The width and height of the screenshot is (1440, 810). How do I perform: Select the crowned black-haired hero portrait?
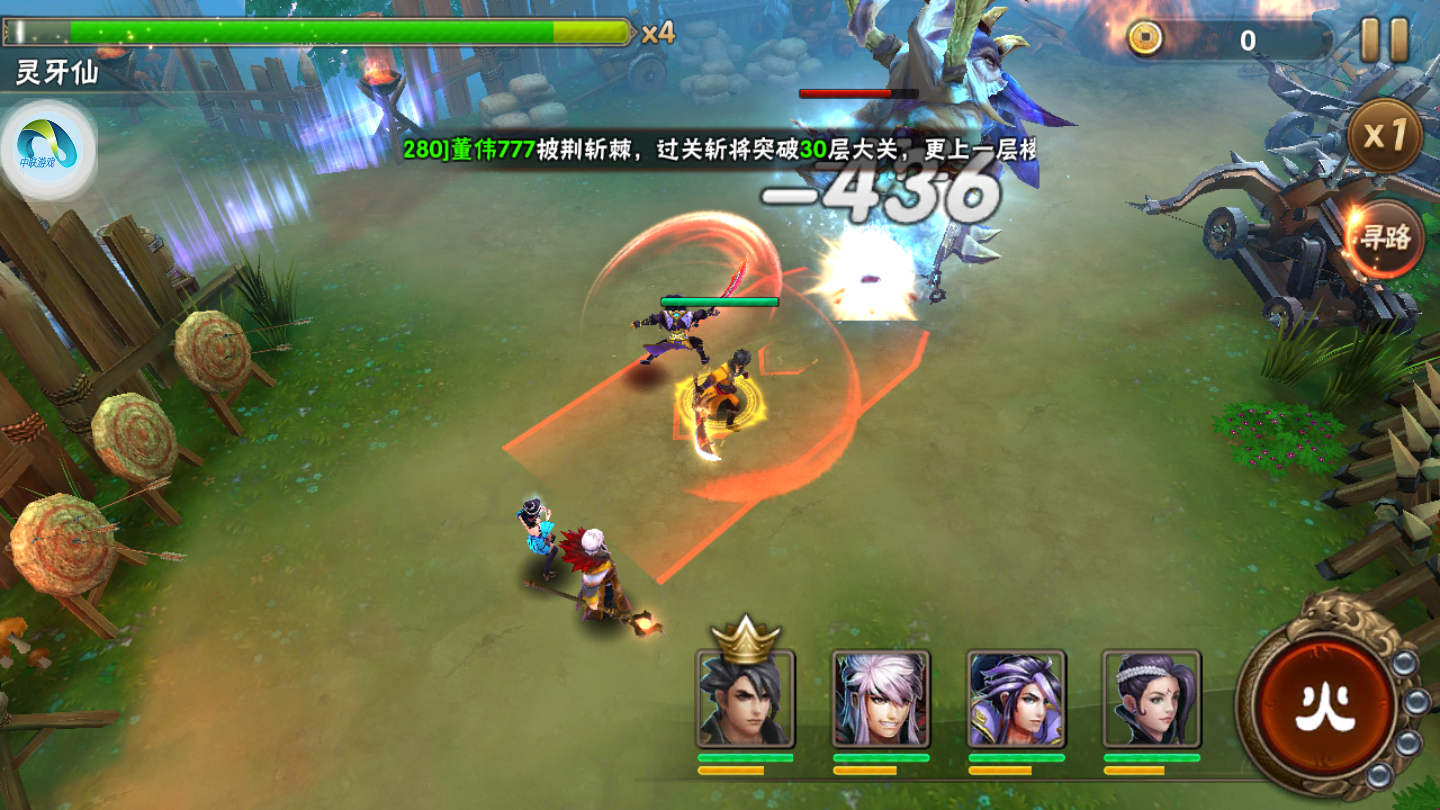[x=745, y=698]
